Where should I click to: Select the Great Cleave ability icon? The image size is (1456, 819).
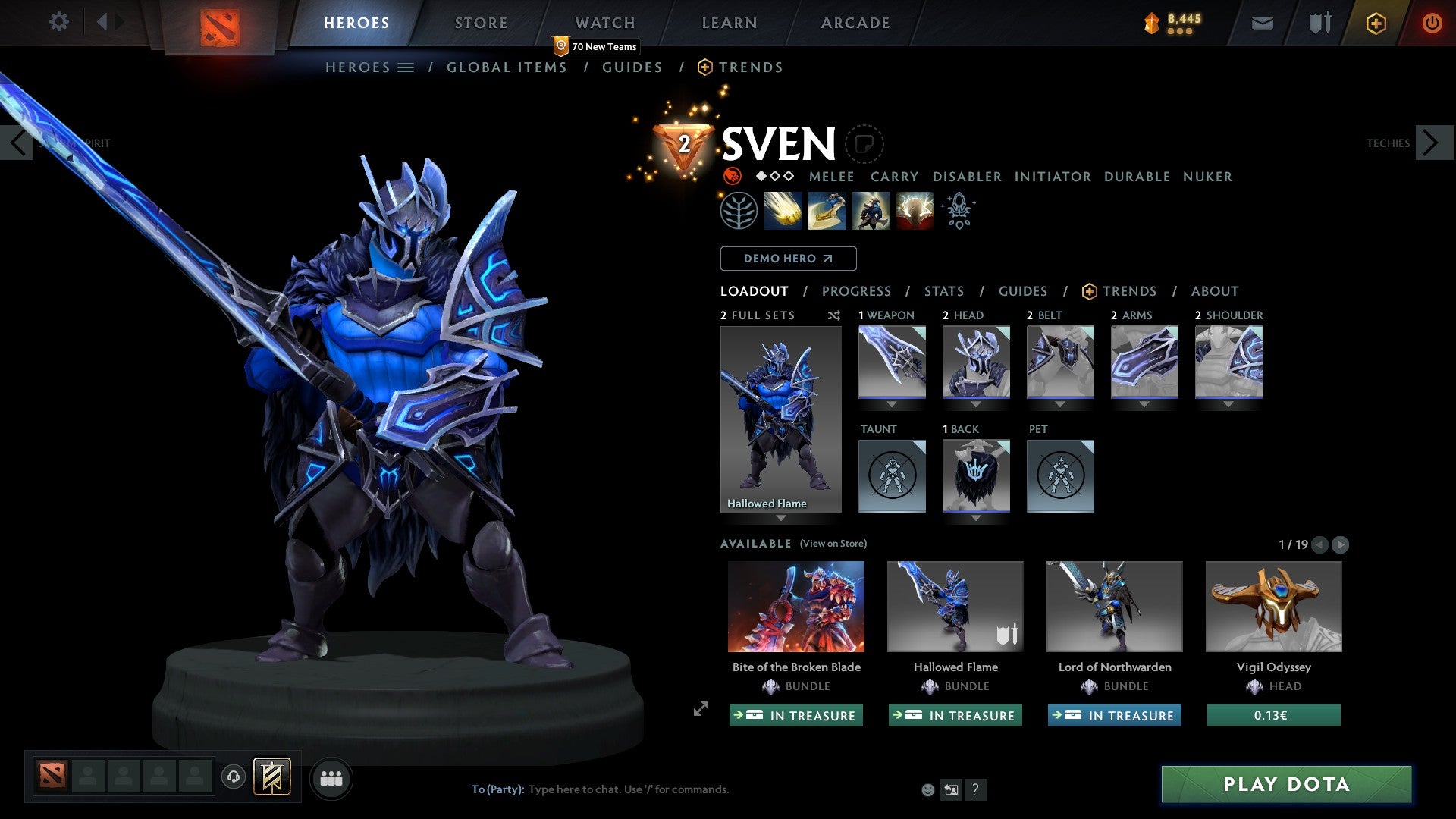point(827,210)
